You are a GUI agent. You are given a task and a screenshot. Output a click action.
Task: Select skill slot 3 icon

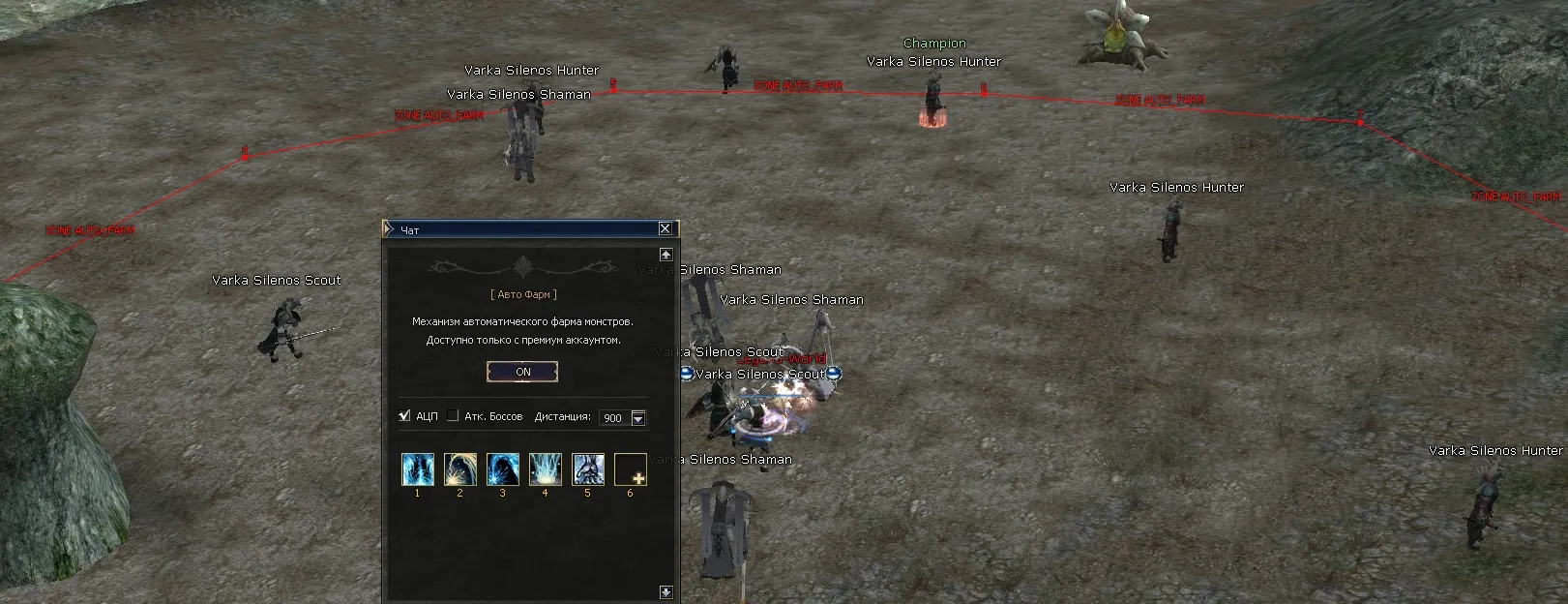pos(503,469)
